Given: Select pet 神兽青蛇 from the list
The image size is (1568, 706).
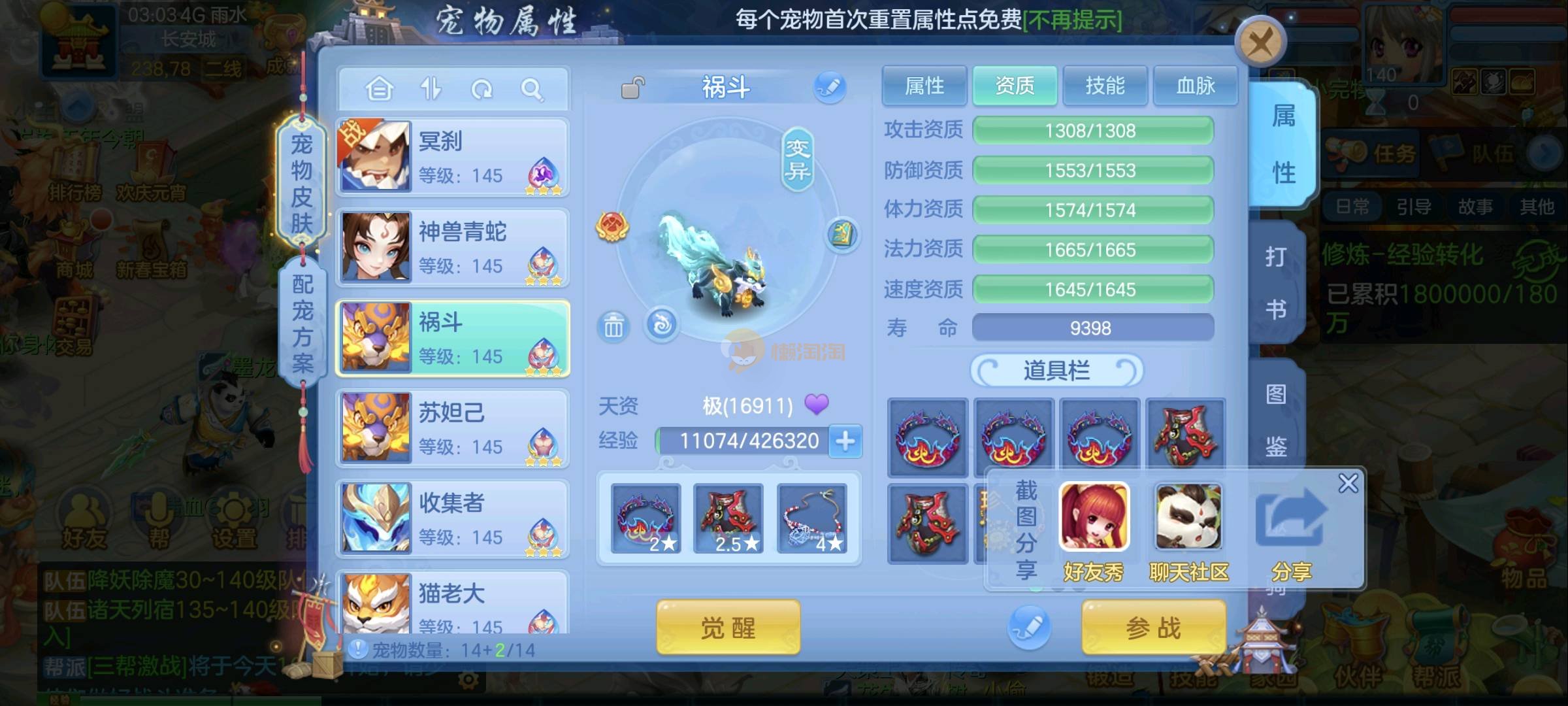Looking at the screenshot, I should [x=452, y=248].
